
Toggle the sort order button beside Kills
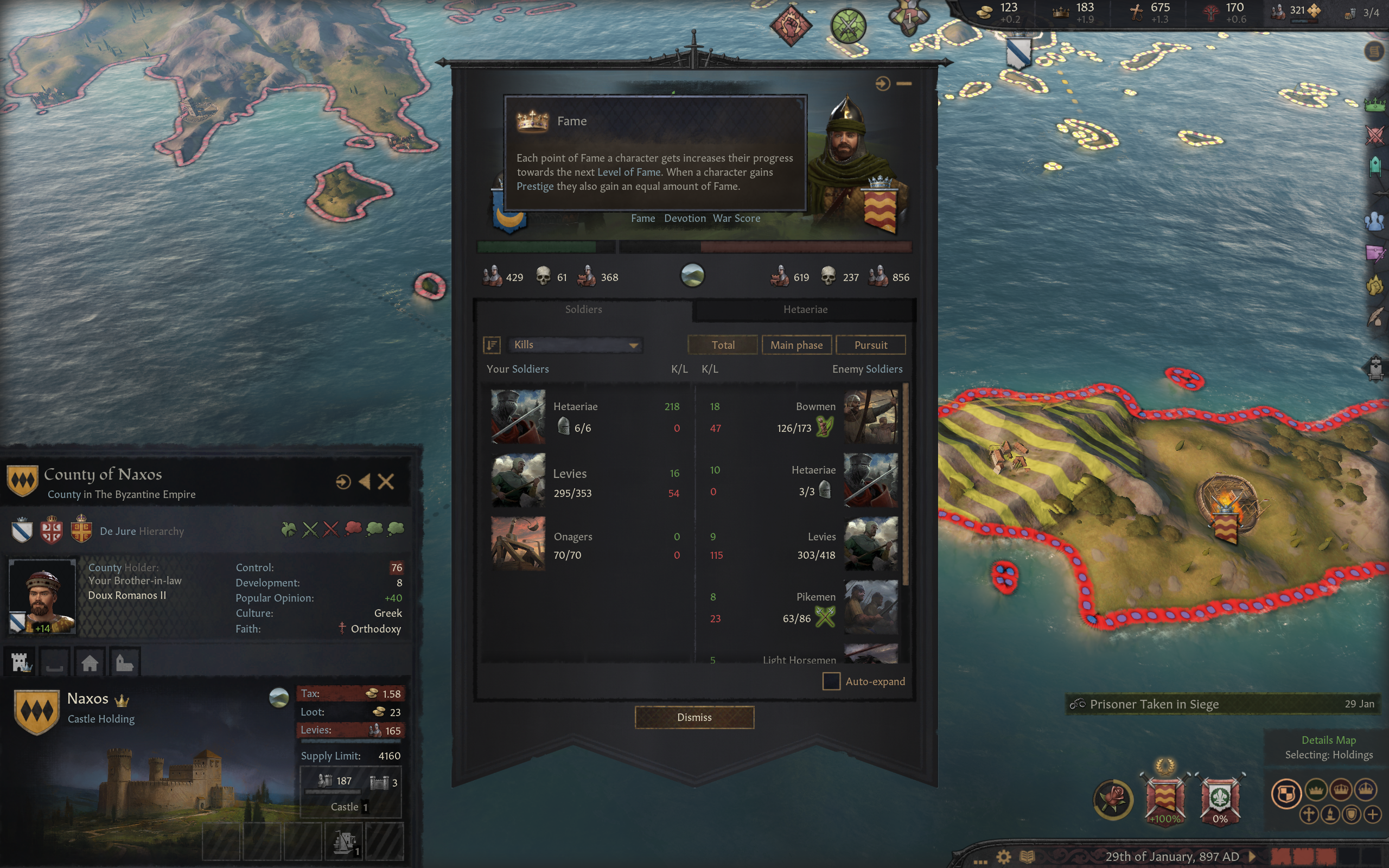click(x=492, y=345)
